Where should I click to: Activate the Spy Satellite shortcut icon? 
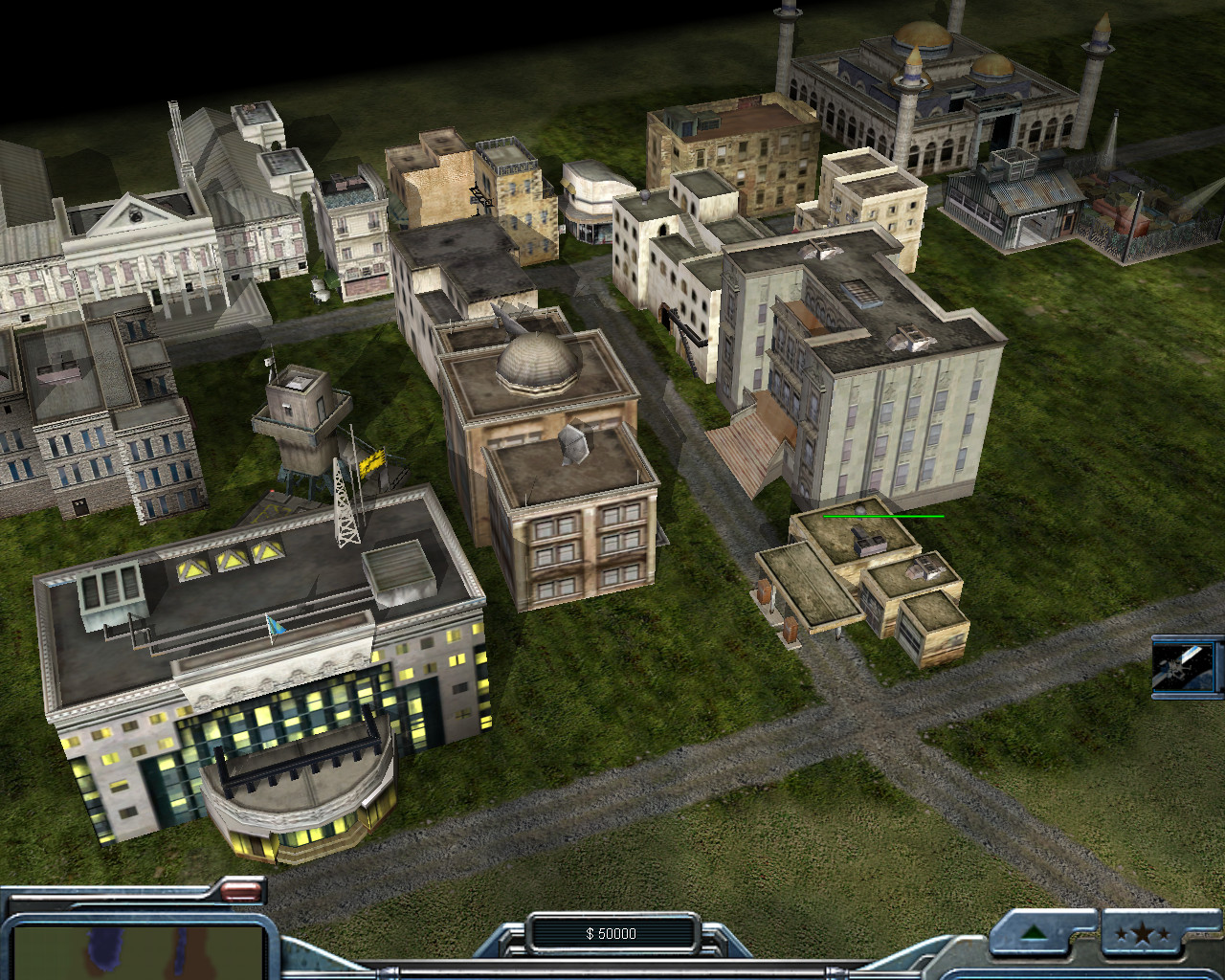[x=1187, y=666]
